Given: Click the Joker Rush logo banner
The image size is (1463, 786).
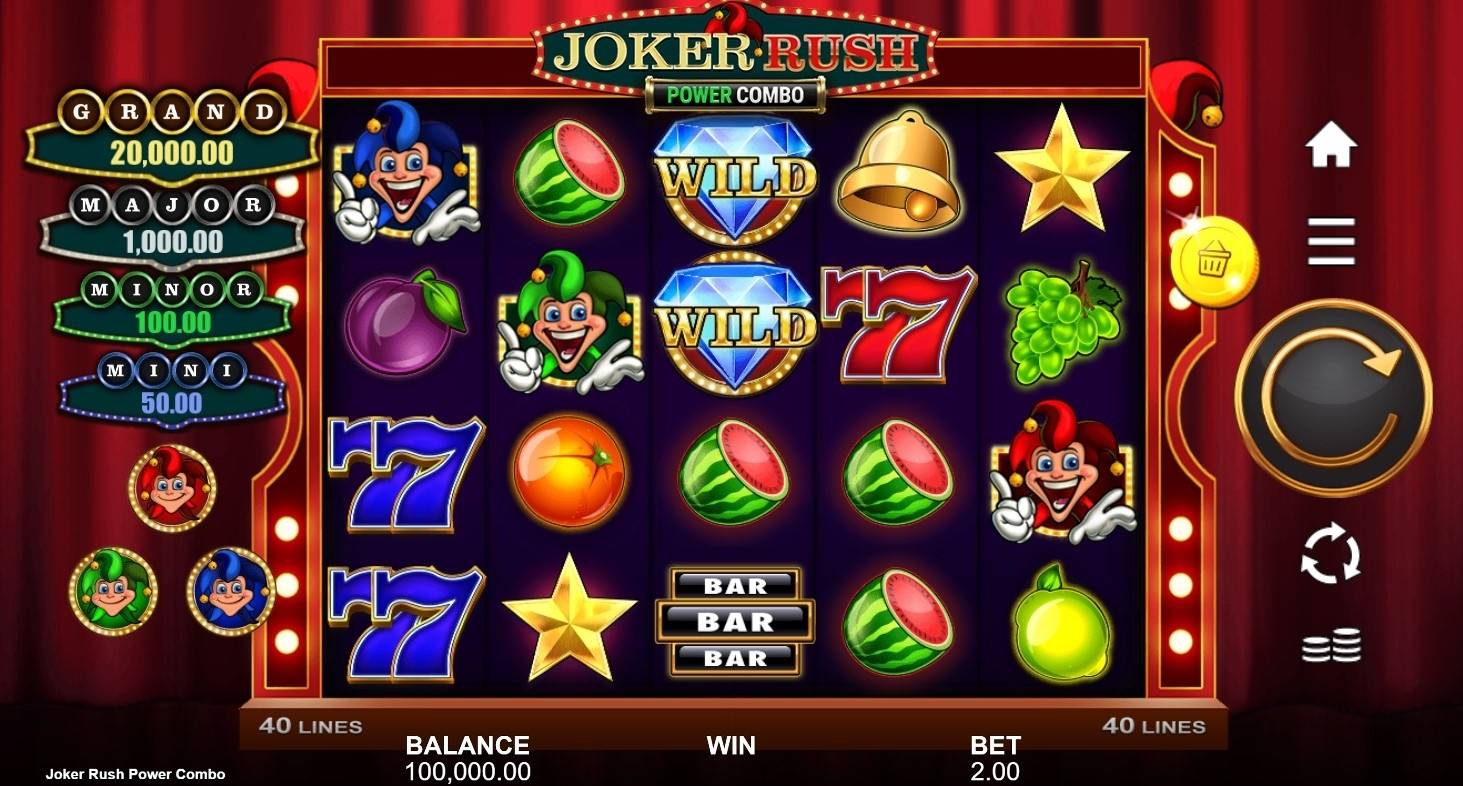Looking at the screenshot, I should tap(735, 47).
